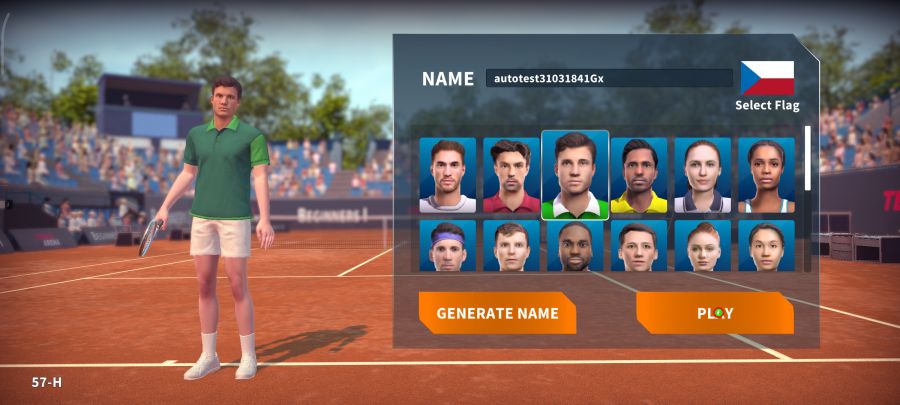The height and width of the screenshot is (405, 900).
Task: Pick the woman portrait in light tank top
Action: pyautogui.click(x=766, y=175)
